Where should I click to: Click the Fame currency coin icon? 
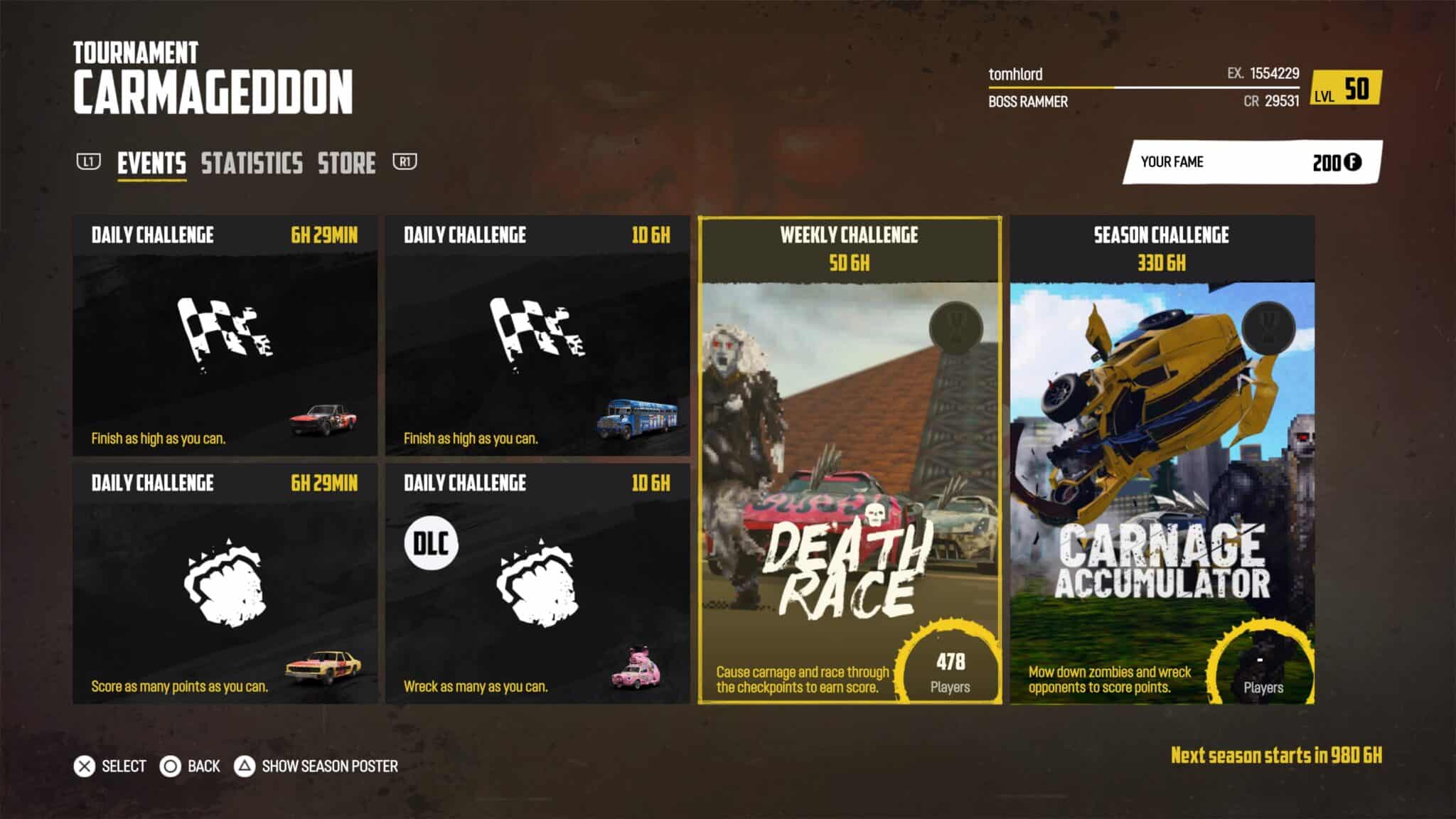pos(1353,162)
